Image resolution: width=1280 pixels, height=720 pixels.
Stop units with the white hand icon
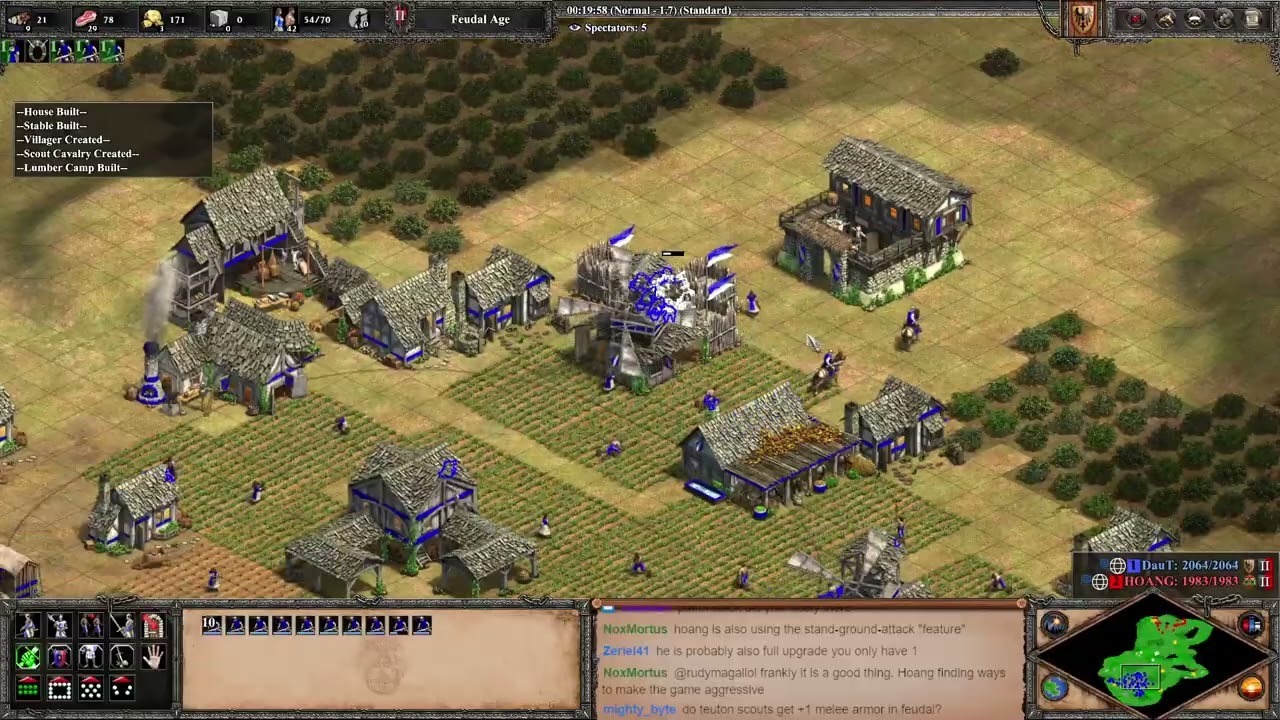pyautogui.click(x=153, y=657)
